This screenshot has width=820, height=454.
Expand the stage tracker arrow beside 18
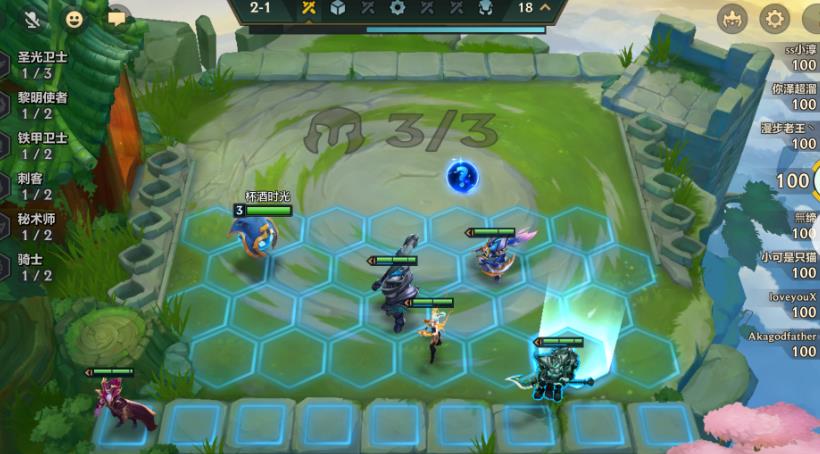(x=545, y=8)
